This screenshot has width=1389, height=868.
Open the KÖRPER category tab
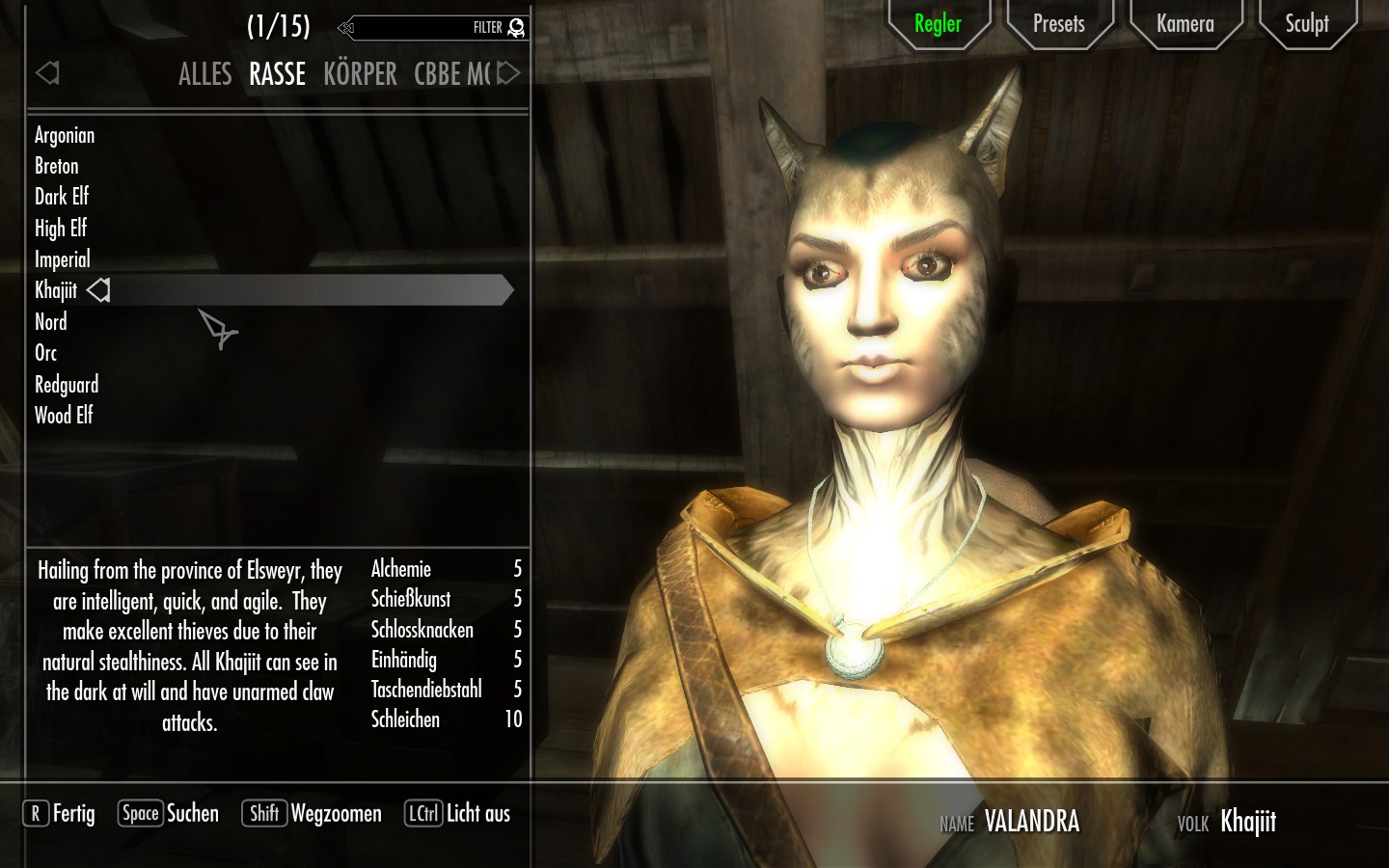coord(360,73)
